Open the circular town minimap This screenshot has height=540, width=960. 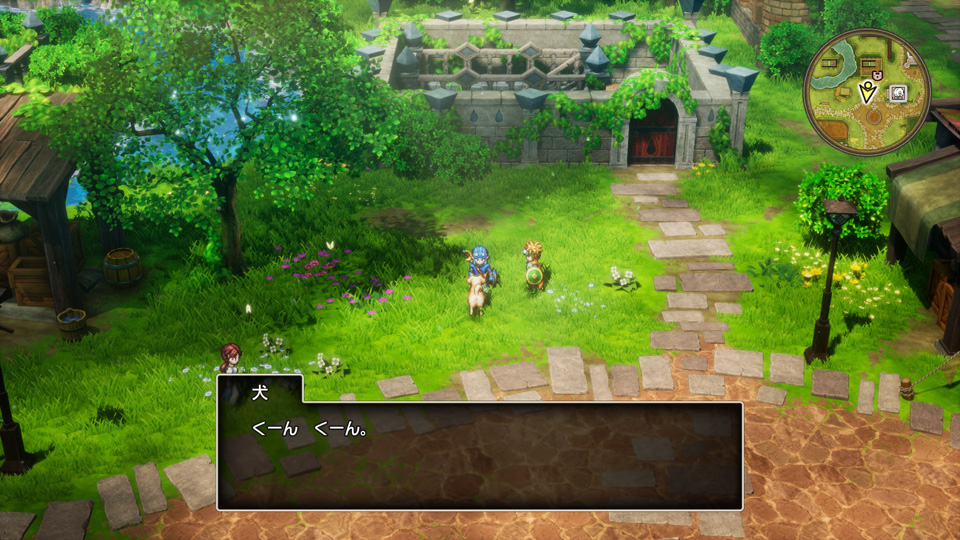866,91
